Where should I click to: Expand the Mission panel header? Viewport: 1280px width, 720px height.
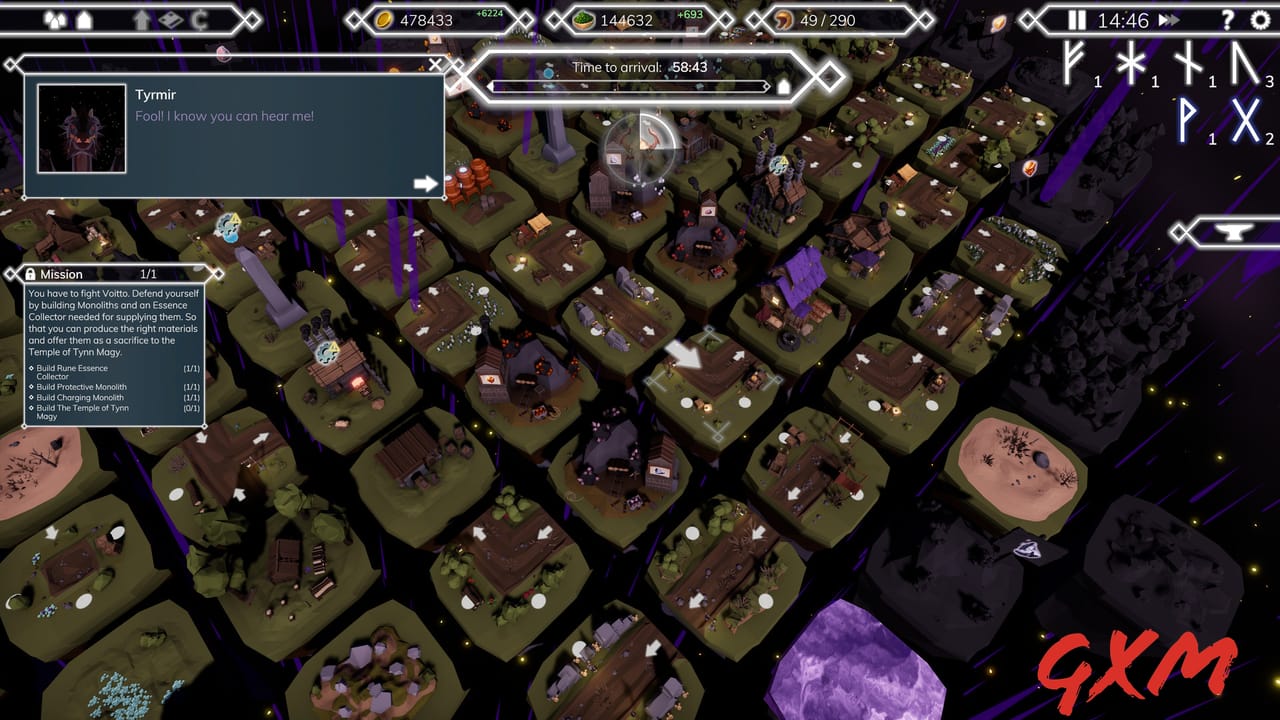(60, 274)
